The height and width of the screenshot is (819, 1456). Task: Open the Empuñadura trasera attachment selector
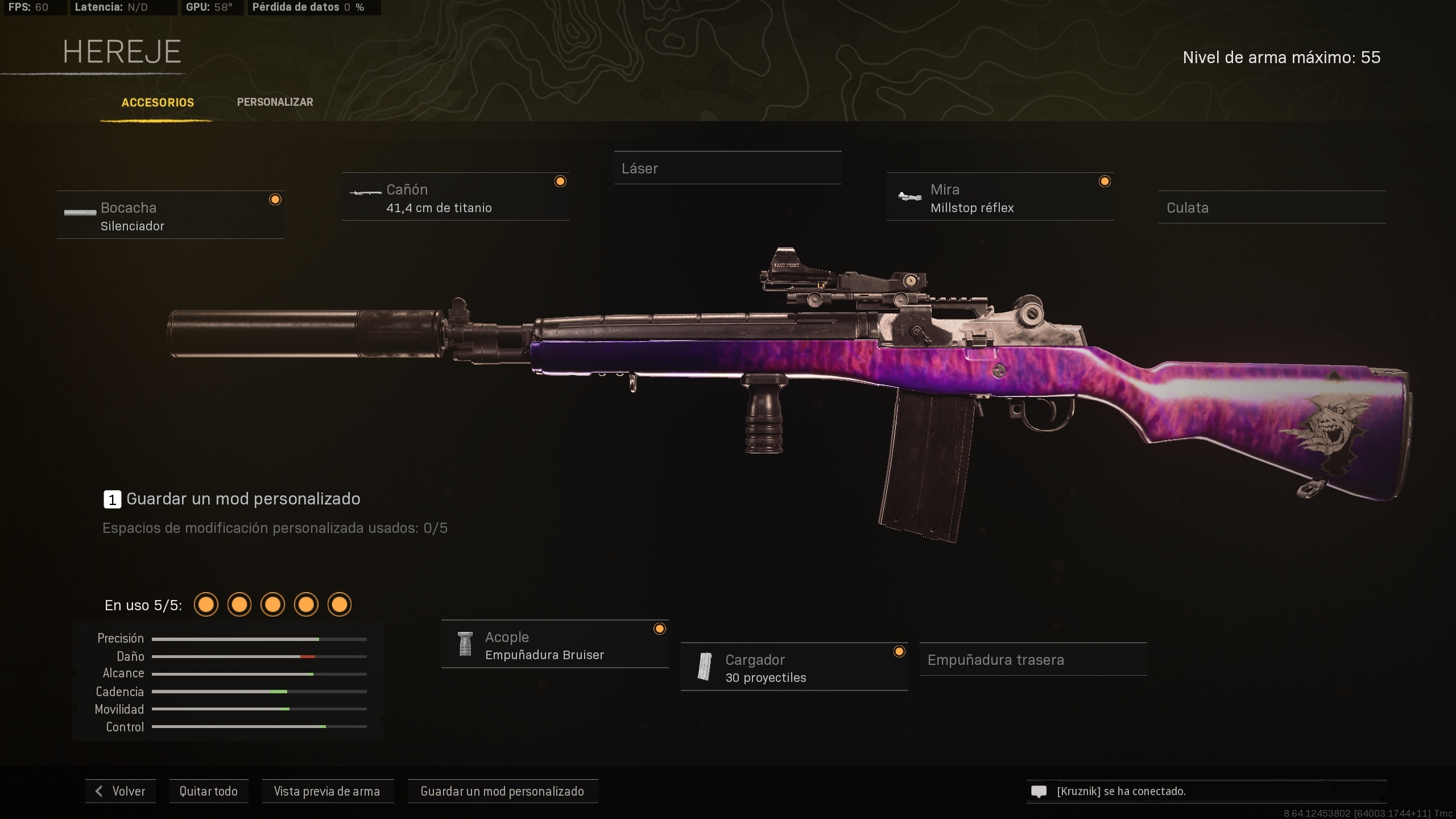point(1033,659)
